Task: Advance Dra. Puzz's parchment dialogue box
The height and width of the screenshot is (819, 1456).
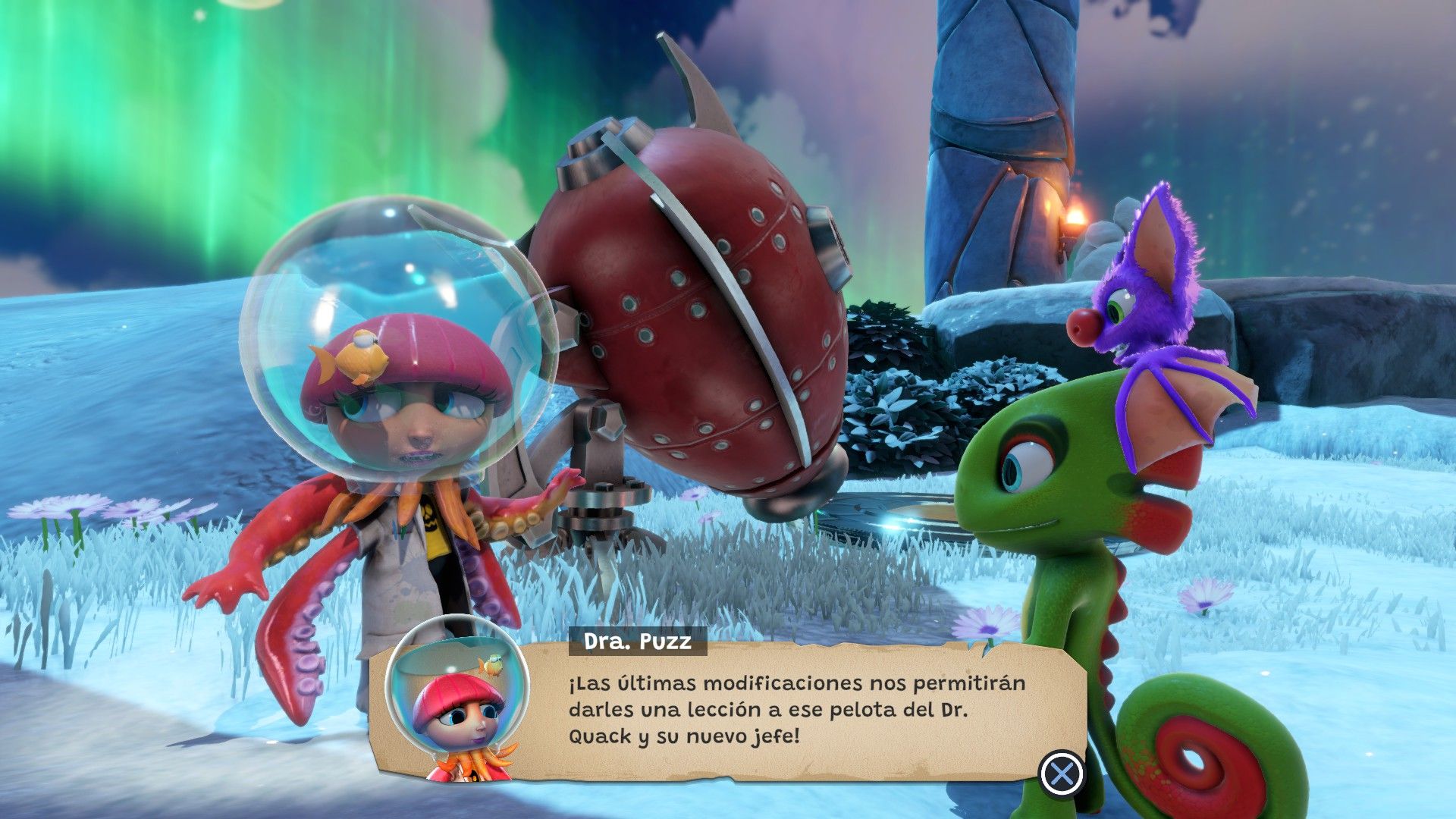Action: 1062,773
